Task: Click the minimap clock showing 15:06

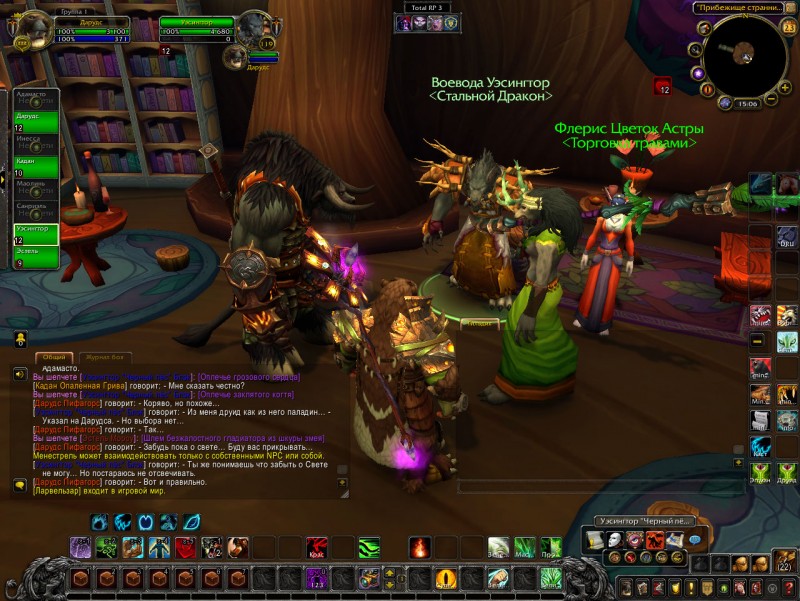Action: click(746, 103)
